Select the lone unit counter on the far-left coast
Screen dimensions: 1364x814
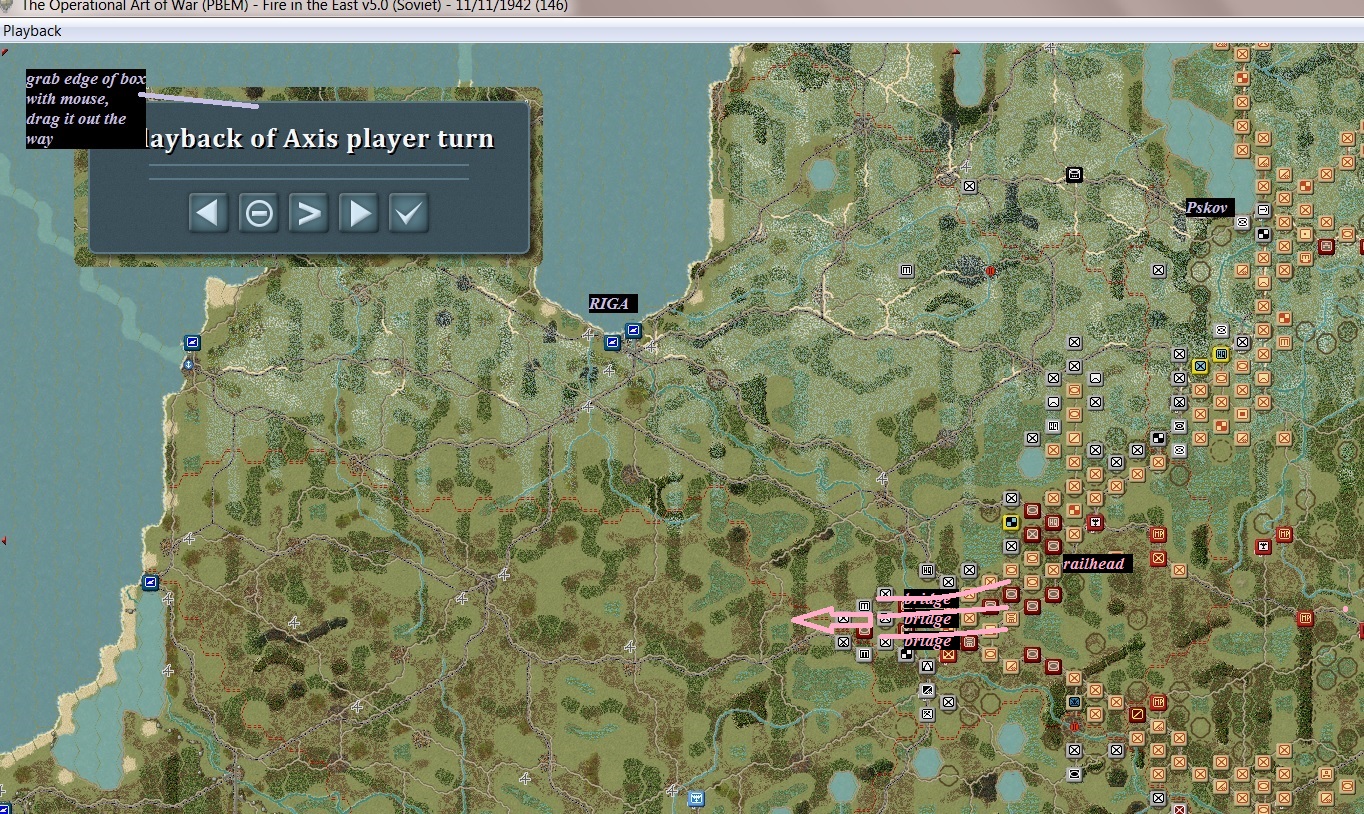point(150,582)
